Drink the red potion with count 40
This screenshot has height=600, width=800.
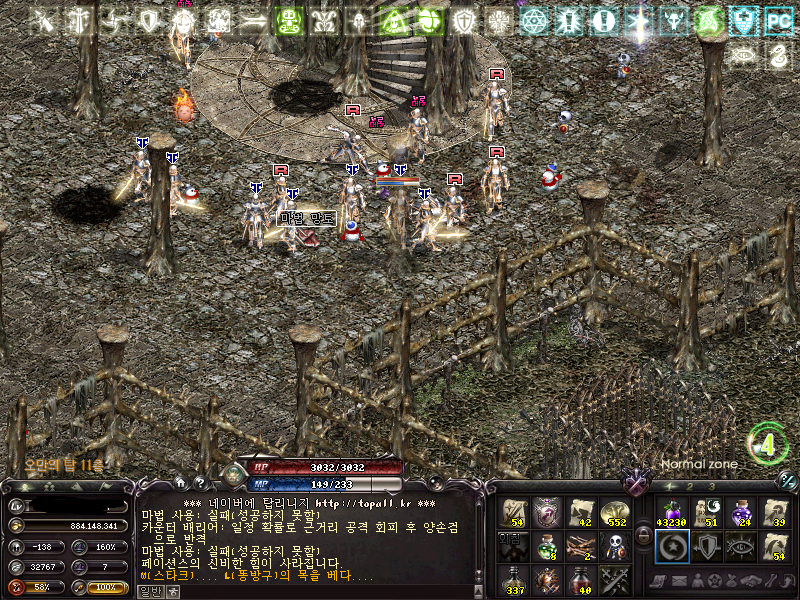580,579
